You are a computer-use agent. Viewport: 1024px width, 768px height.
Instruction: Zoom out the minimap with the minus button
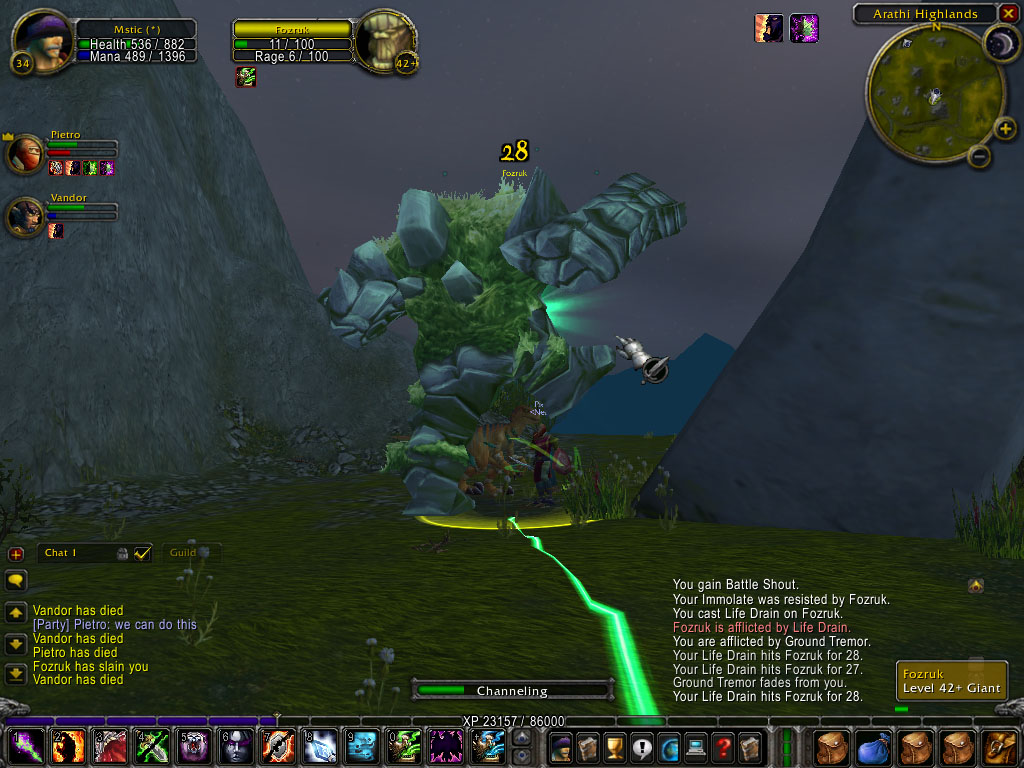coord(980,156)
